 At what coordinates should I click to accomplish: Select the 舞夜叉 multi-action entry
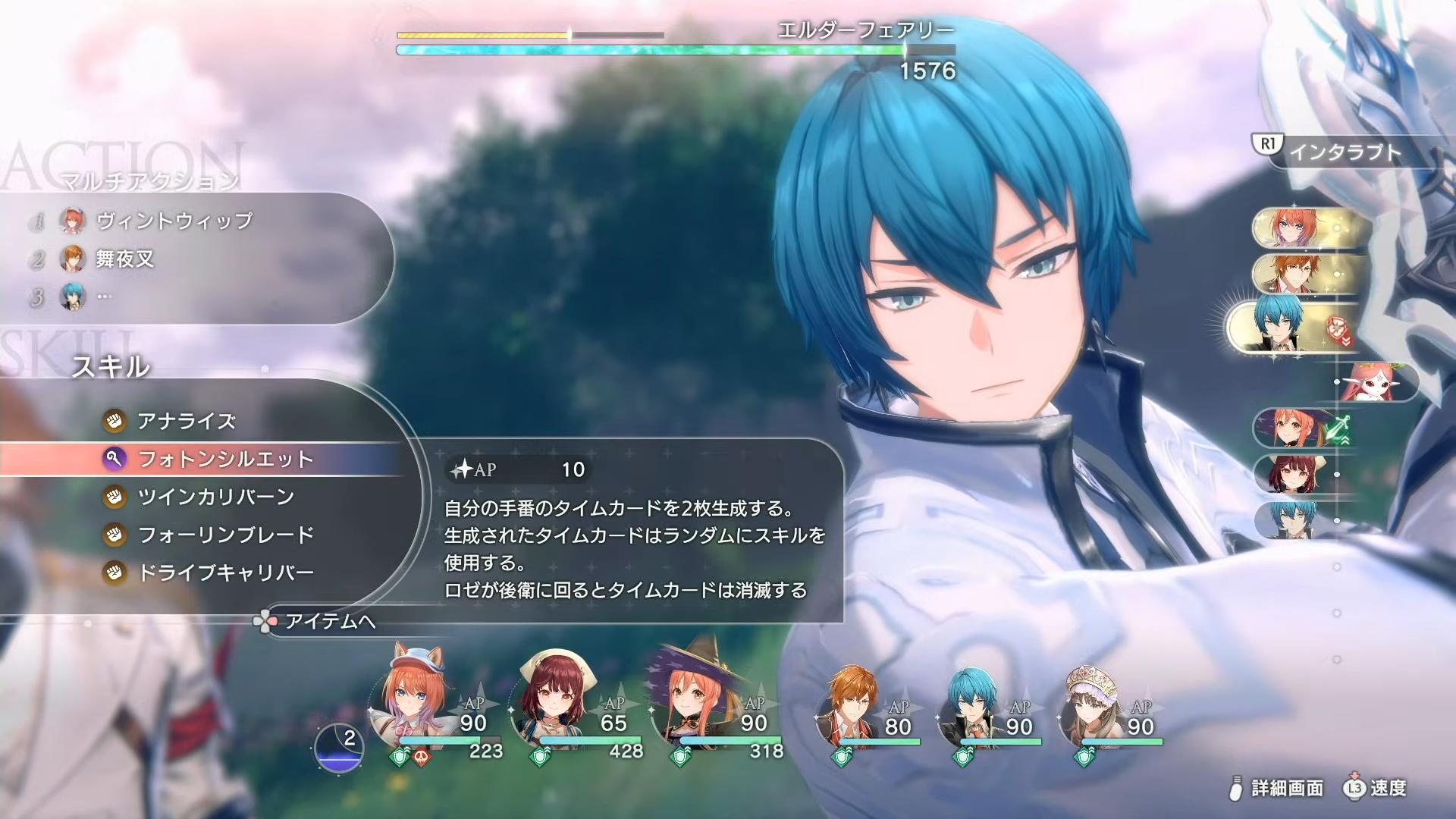tap(125, 259)
